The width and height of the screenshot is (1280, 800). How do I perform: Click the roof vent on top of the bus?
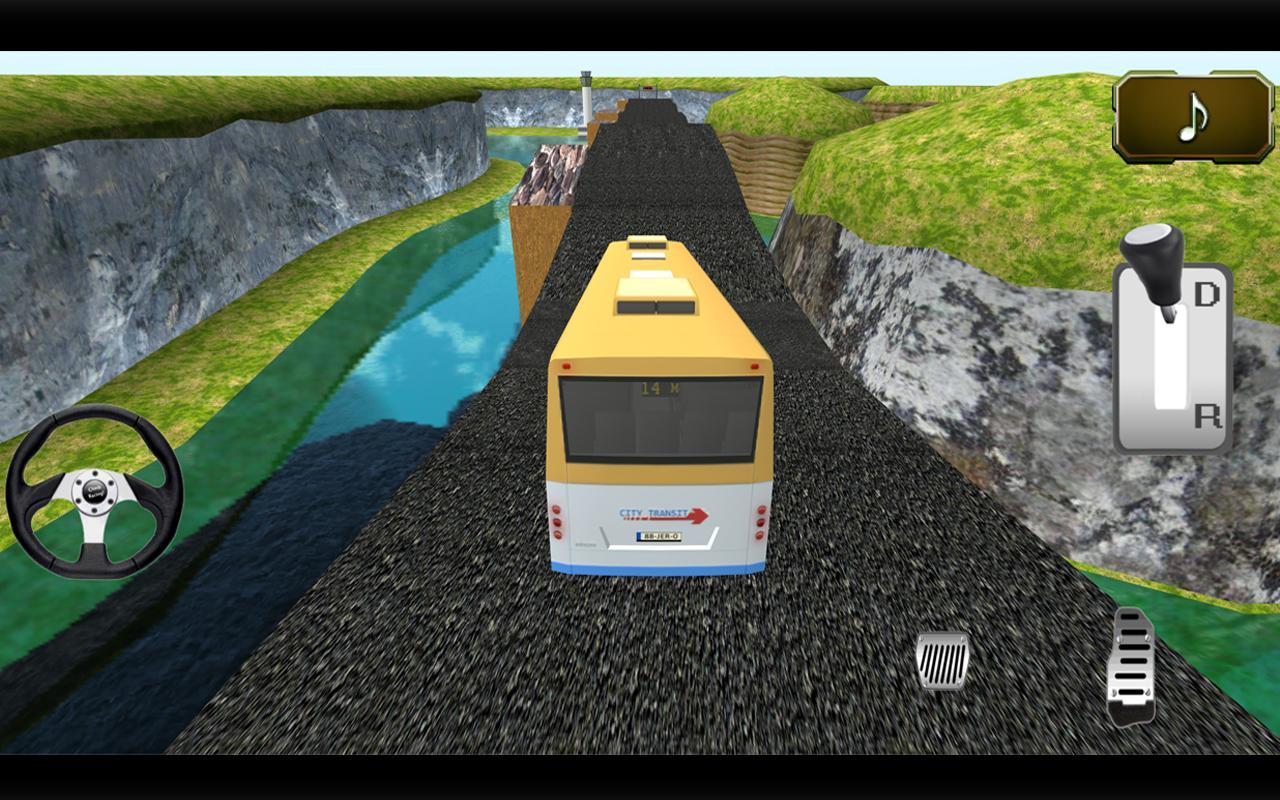655,290
